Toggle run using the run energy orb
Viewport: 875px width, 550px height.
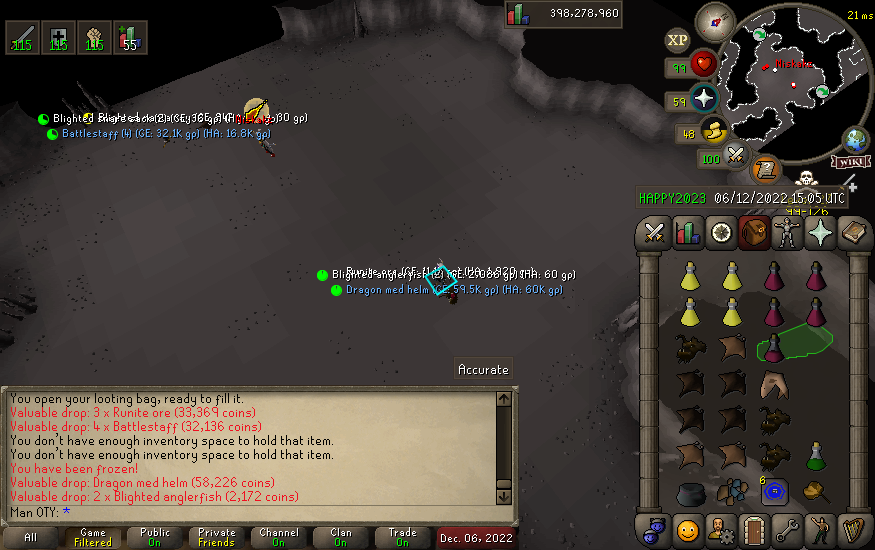(x=713, y=130)
